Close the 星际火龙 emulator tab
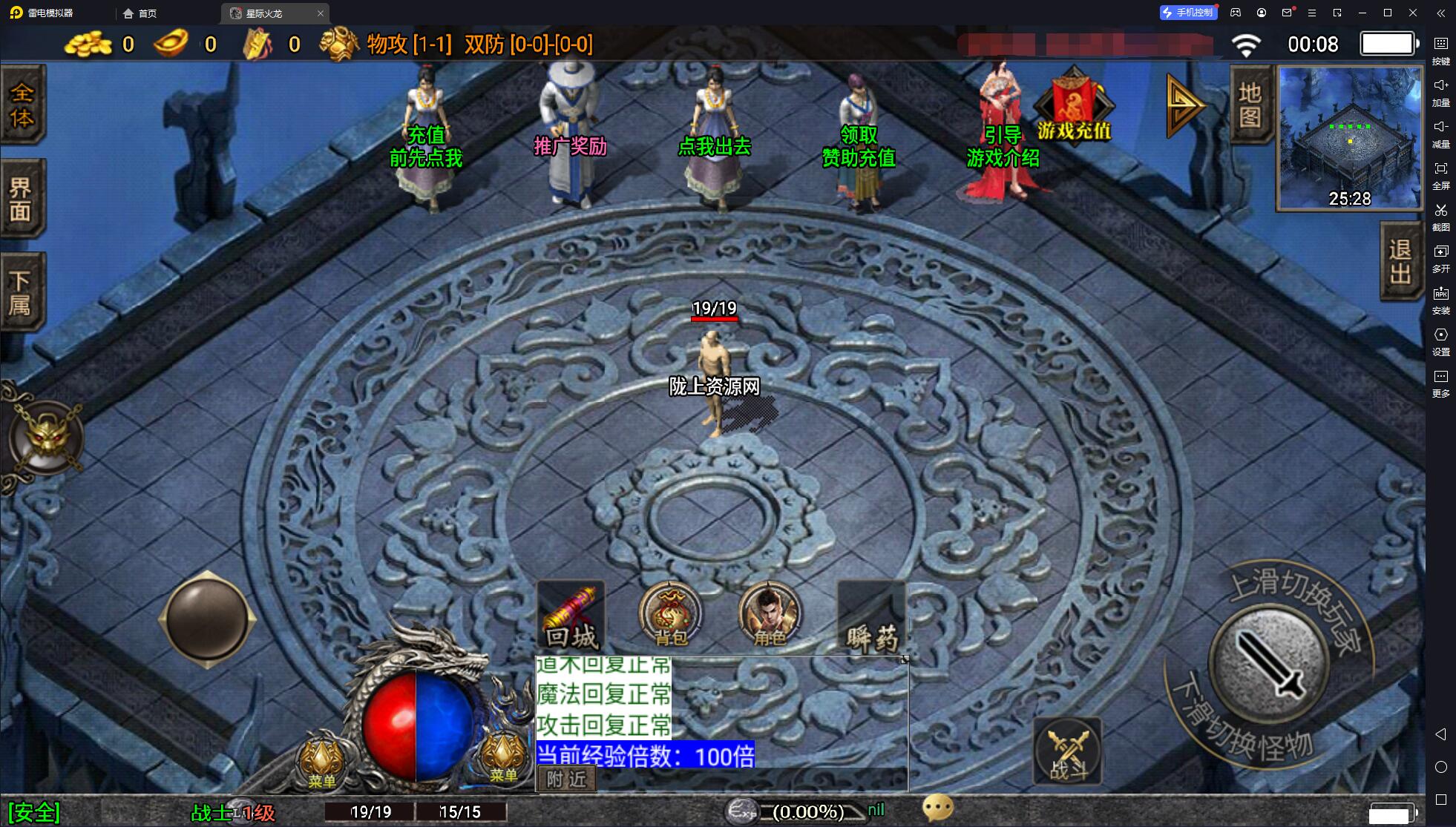The image size is (1456, 827). click(320, 13)
